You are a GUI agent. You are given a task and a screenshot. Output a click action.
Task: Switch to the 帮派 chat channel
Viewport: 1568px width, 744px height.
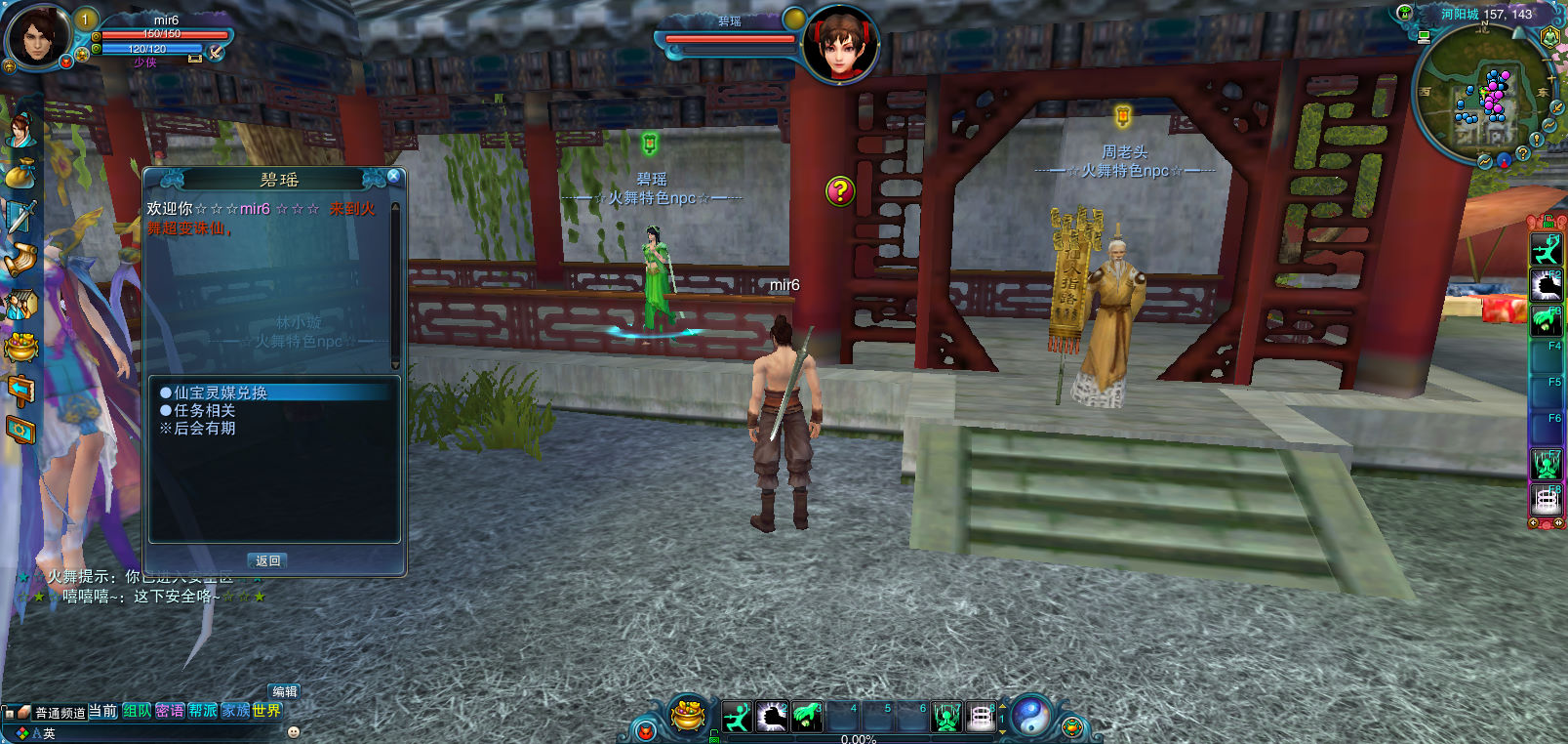pyautogui.click(x=203, y=711)
